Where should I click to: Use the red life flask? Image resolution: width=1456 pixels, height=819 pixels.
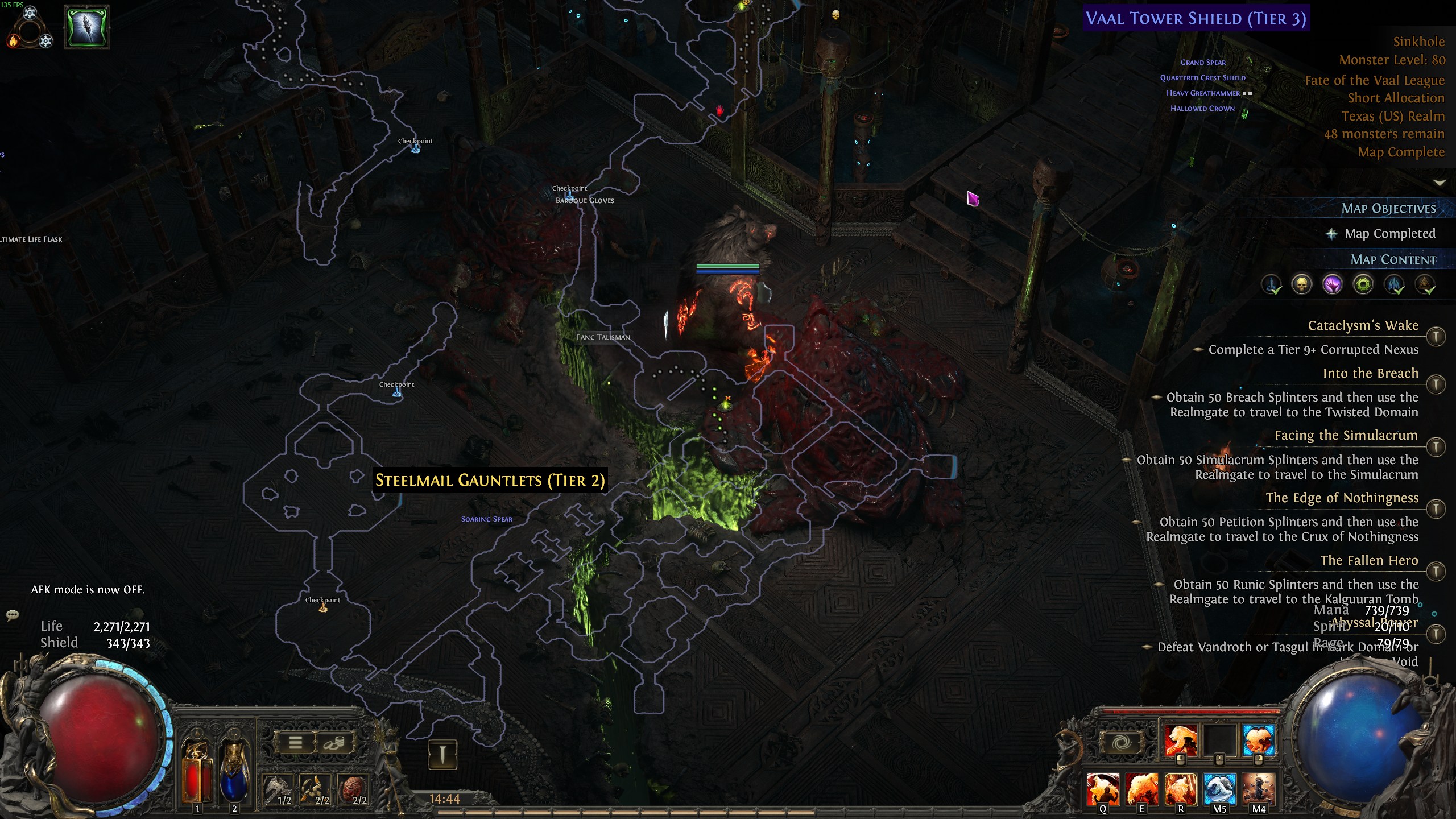[196, 772]
